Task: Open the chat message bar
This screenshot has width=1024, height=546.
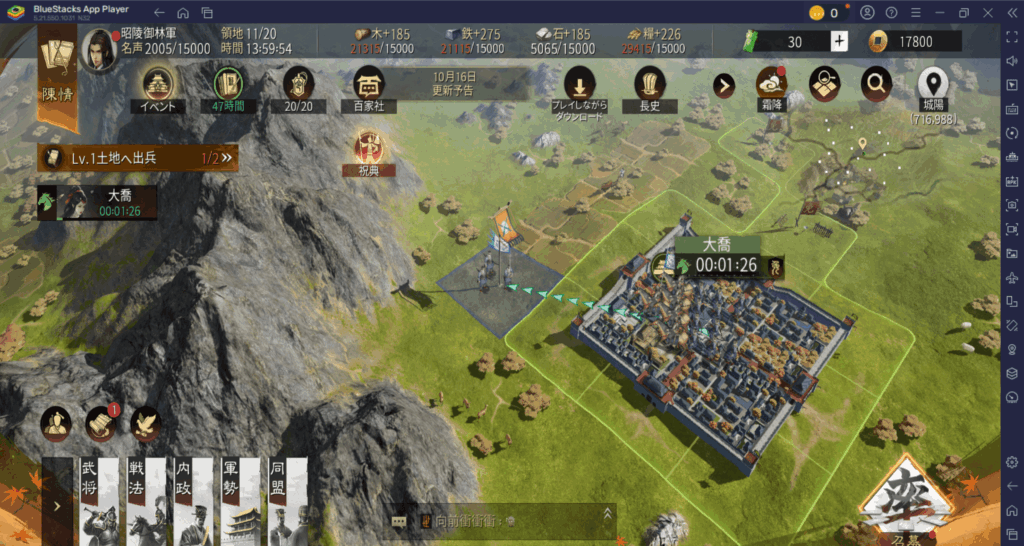Action: (x=500, y=521)
